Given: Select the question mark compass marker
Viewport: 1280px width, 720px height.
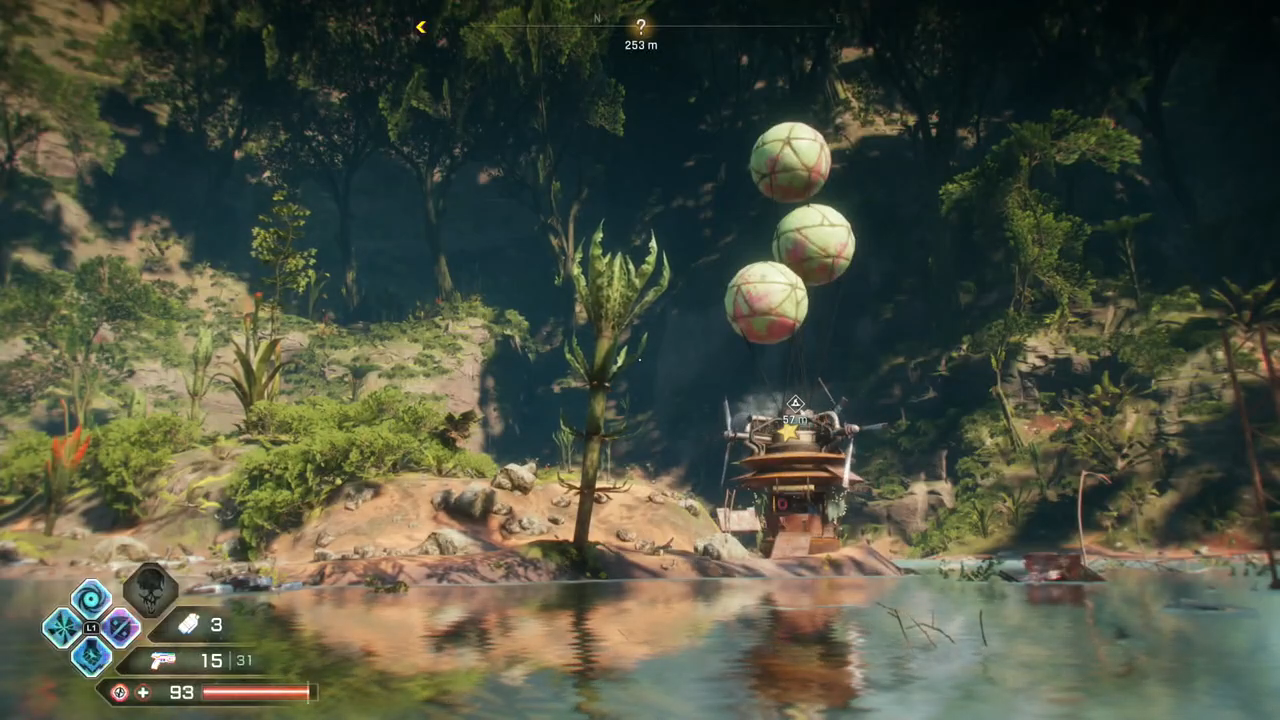Looking at the screenshot, I should click(x=641, y=28).
